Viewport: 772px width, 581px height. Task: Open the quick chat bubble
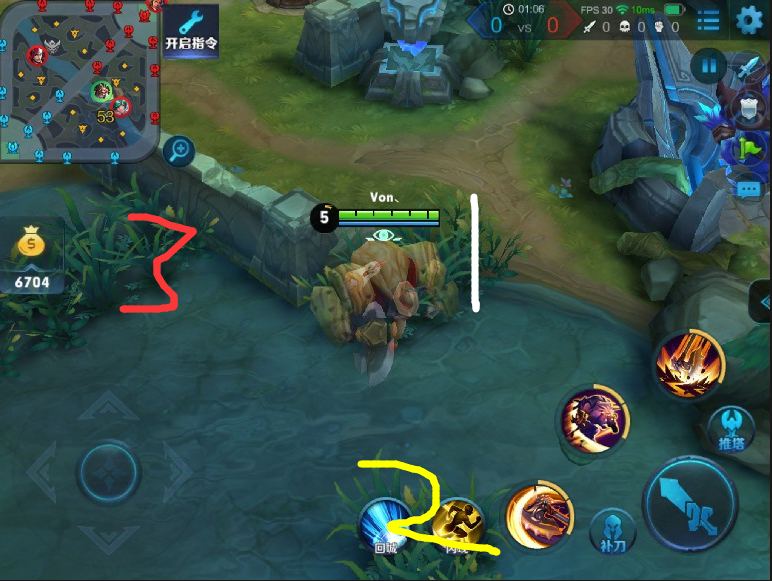pos(748,187)
